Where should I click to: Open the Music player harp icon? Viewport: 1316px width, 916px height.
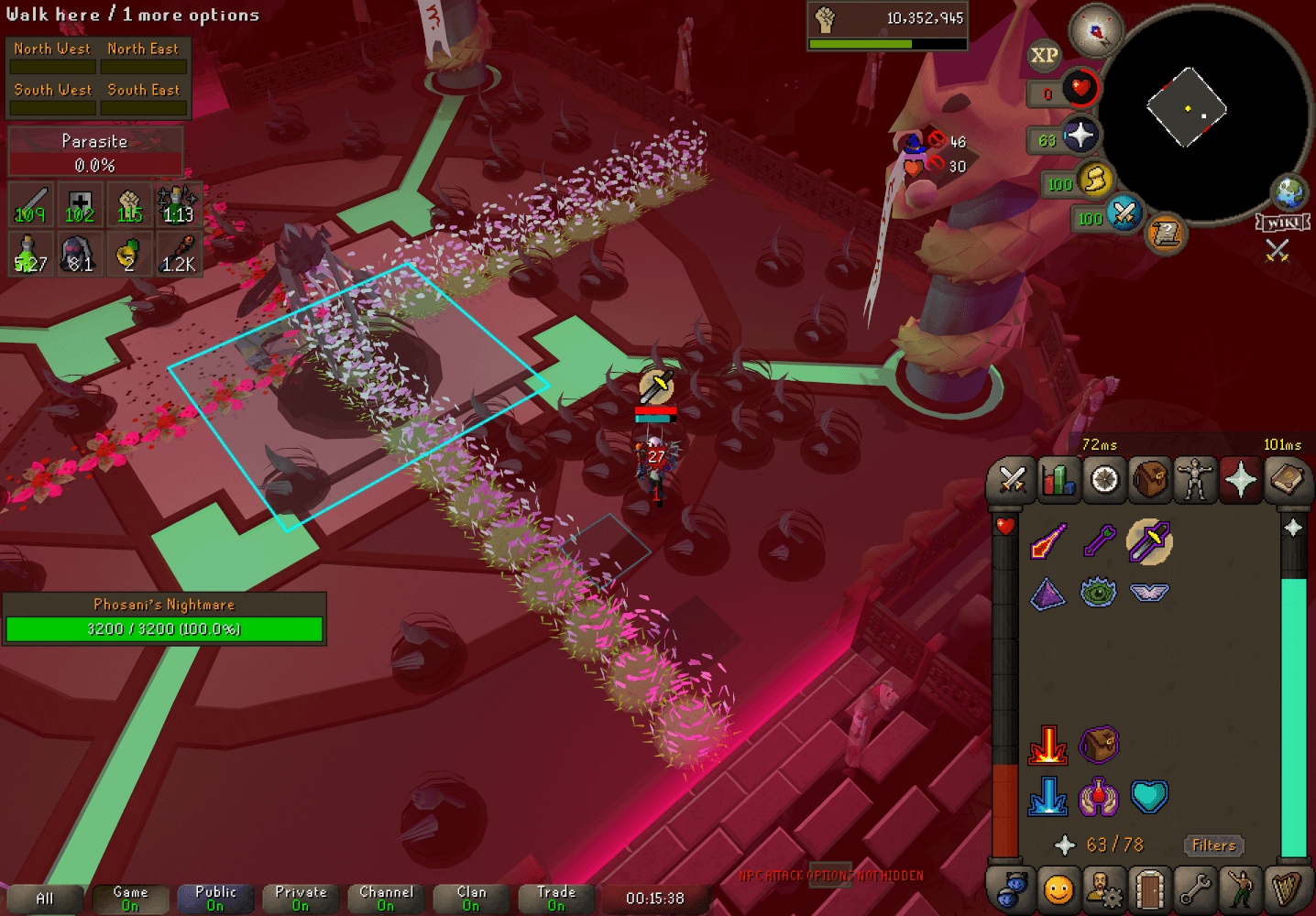(1288, 887)
